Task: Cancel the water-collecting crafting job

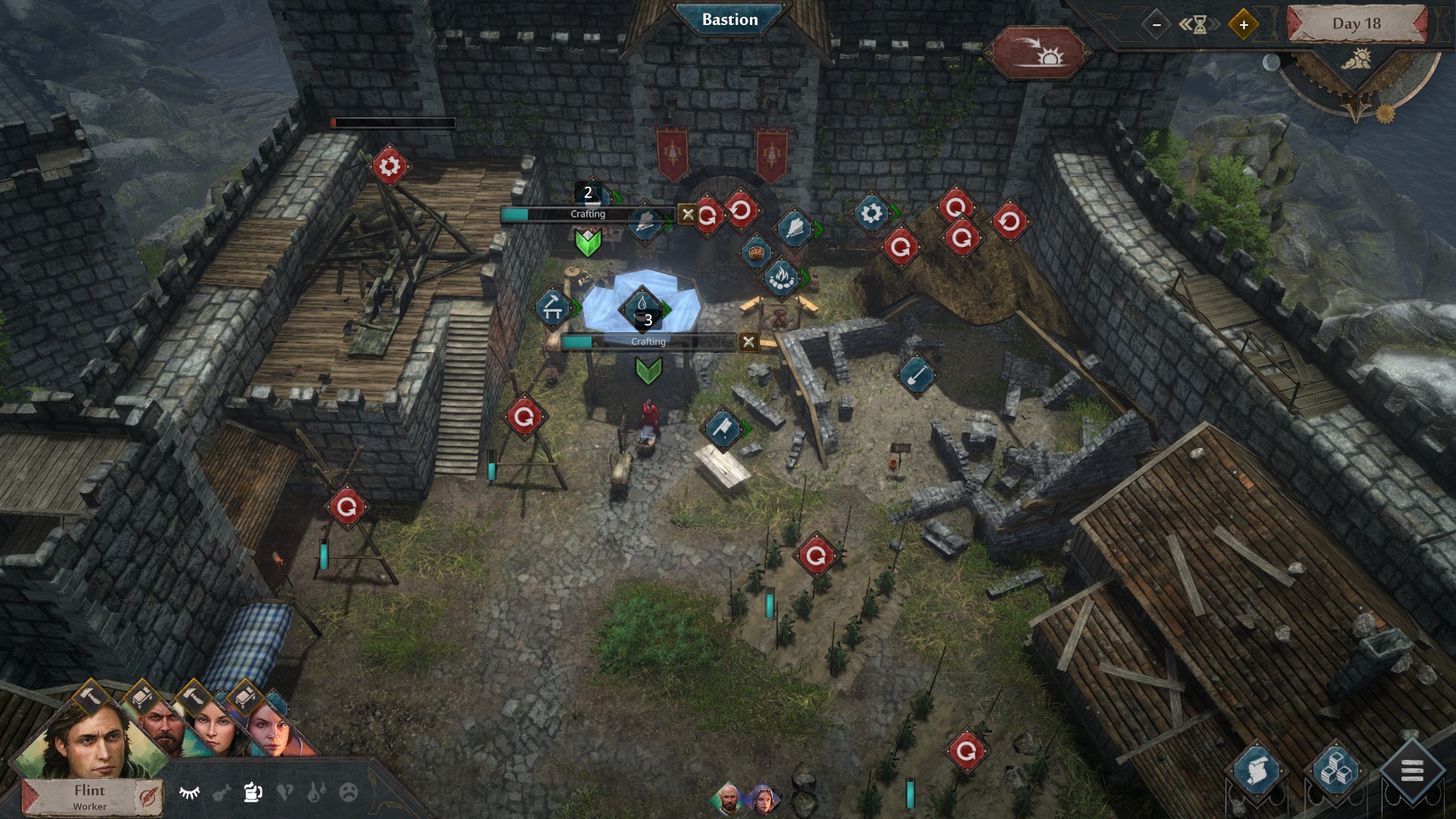Action: 748,342
